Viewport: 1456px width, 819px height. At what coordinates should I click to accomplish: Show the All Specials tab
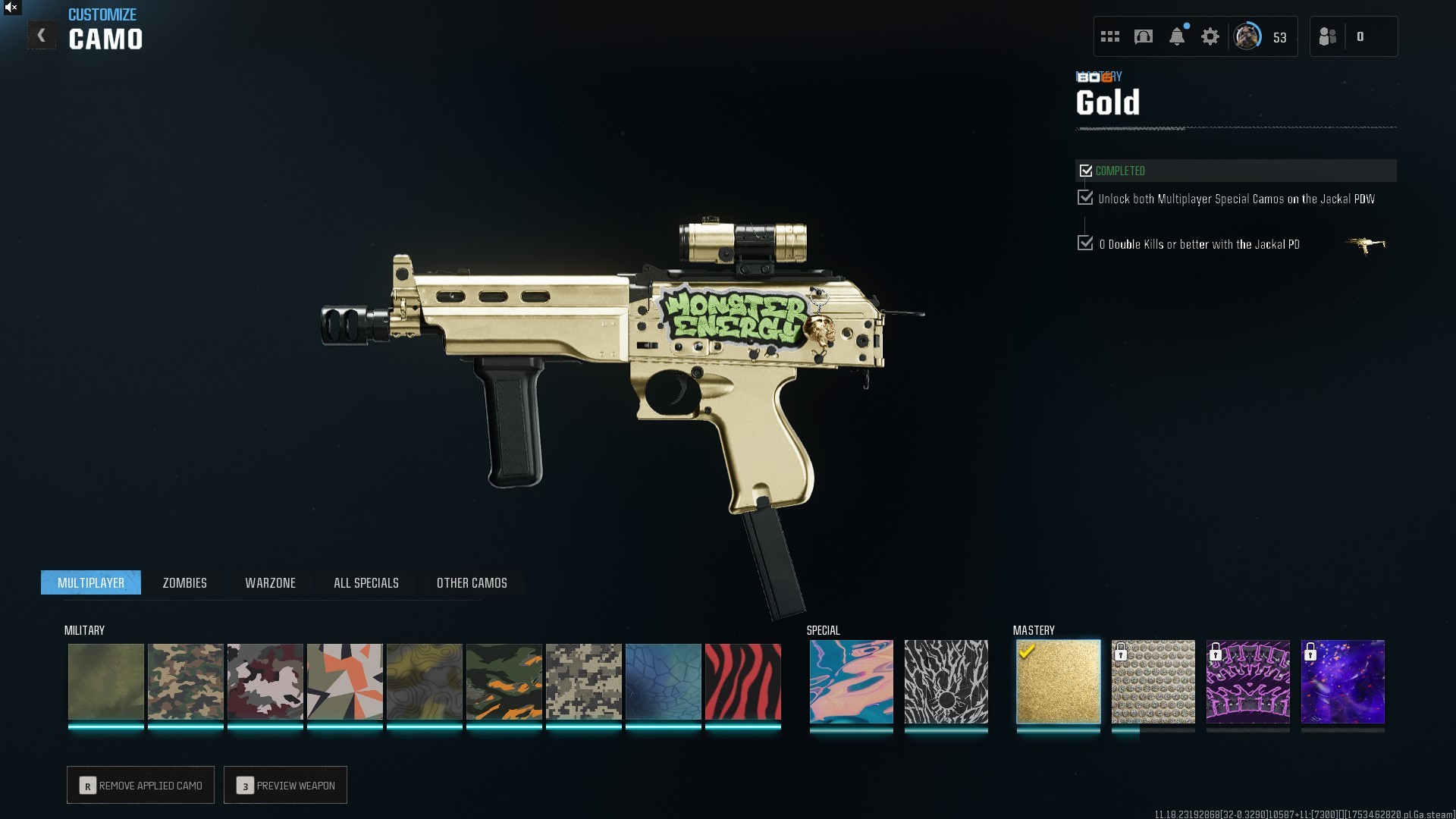click(x=366, y=583)
